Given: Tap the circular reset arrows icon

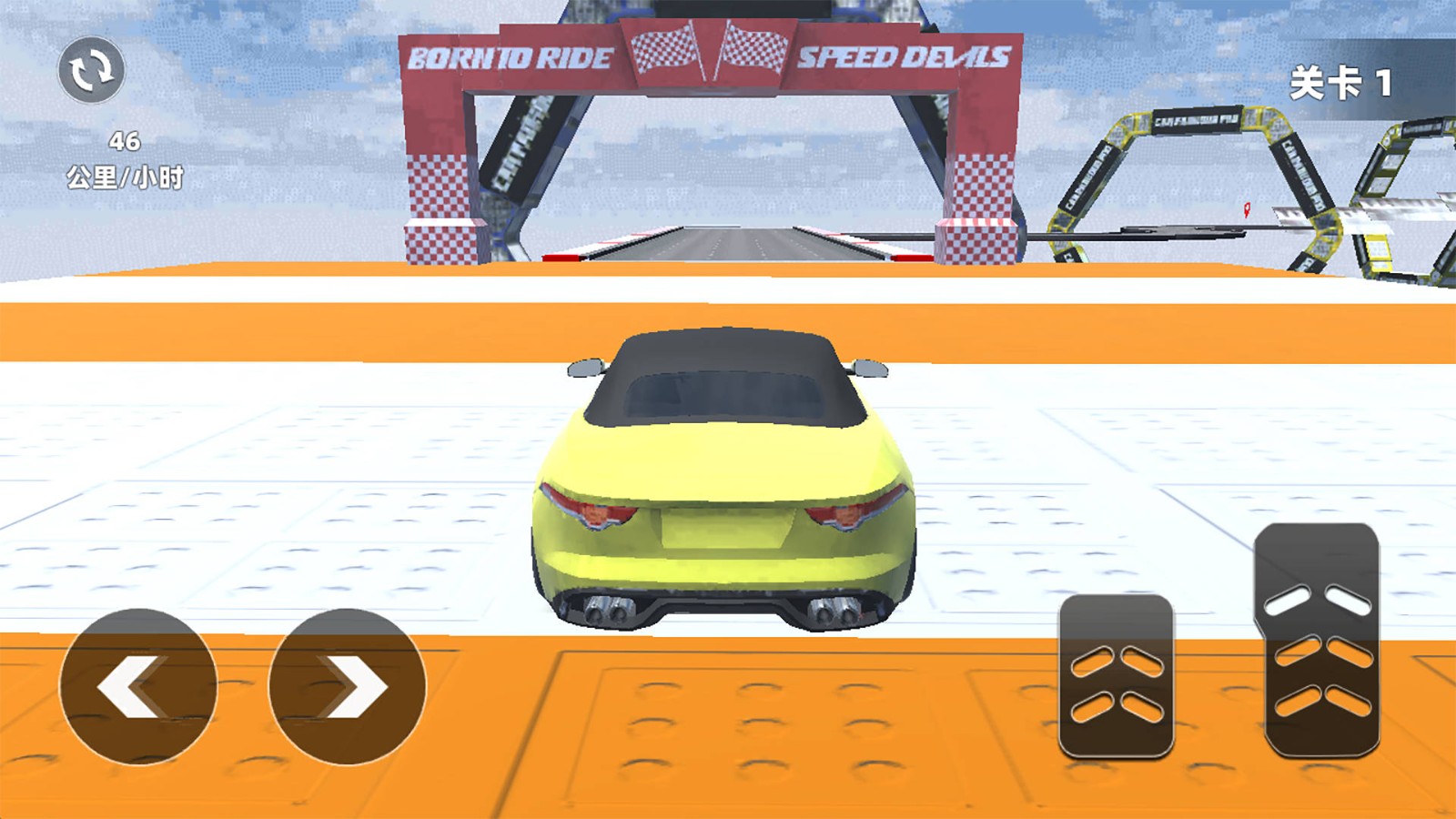Looking at the screenshot, I should tap(91, 70).
